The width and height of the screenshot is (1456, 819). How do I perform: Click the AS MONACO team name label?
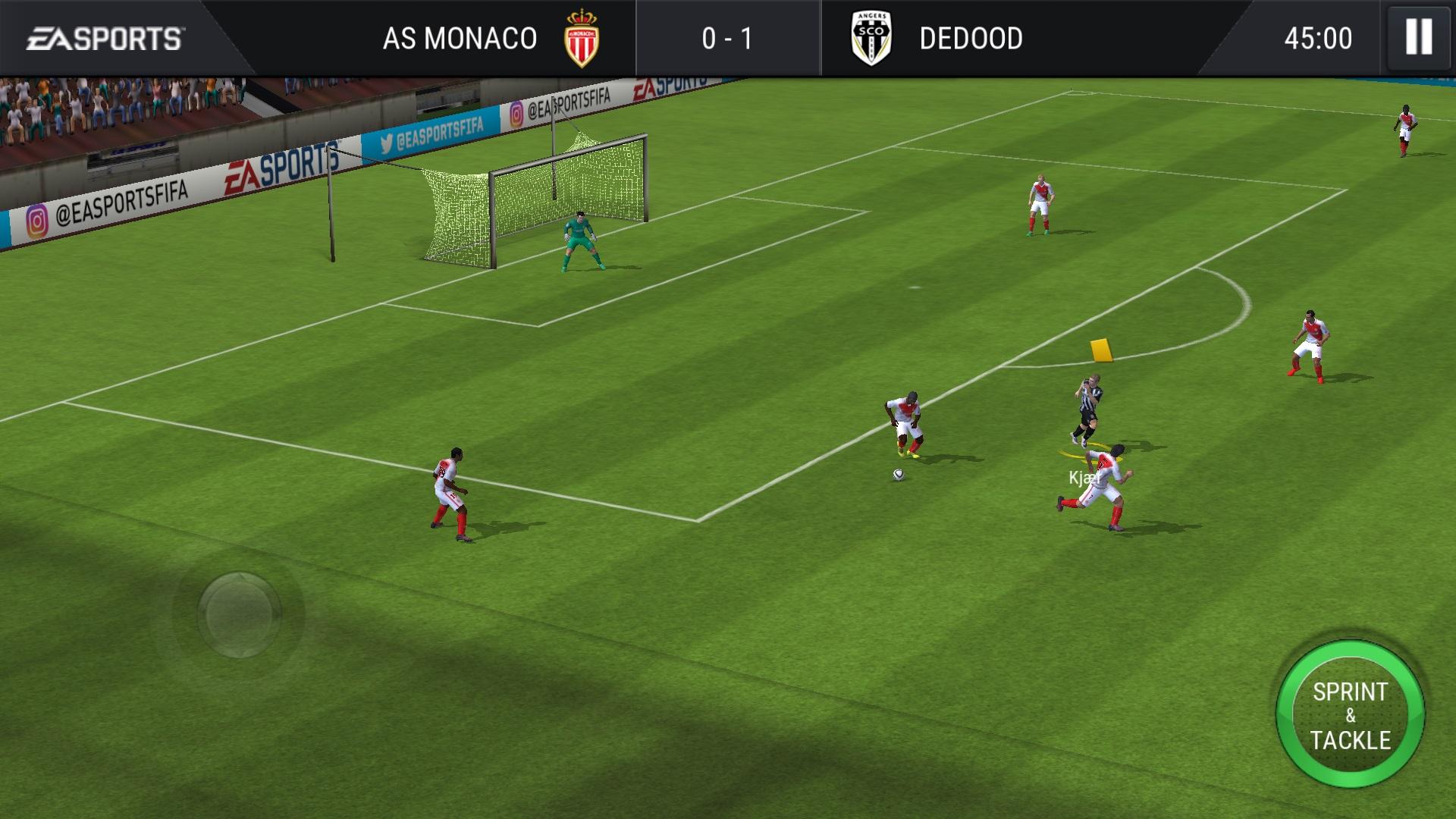click(458, 38)
